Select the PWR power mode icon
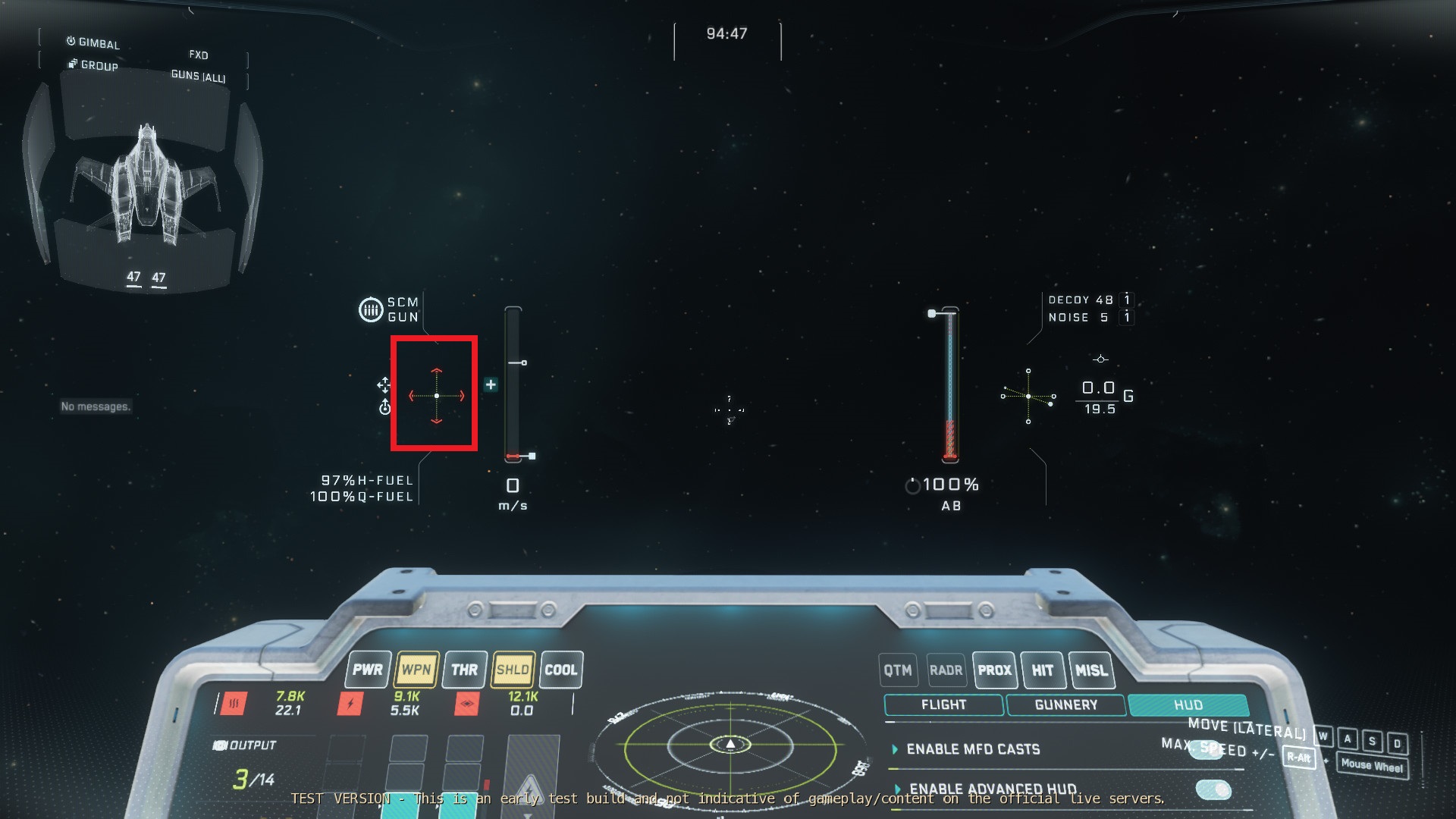This screenshot has width=1456, height=819. point(367,670)
